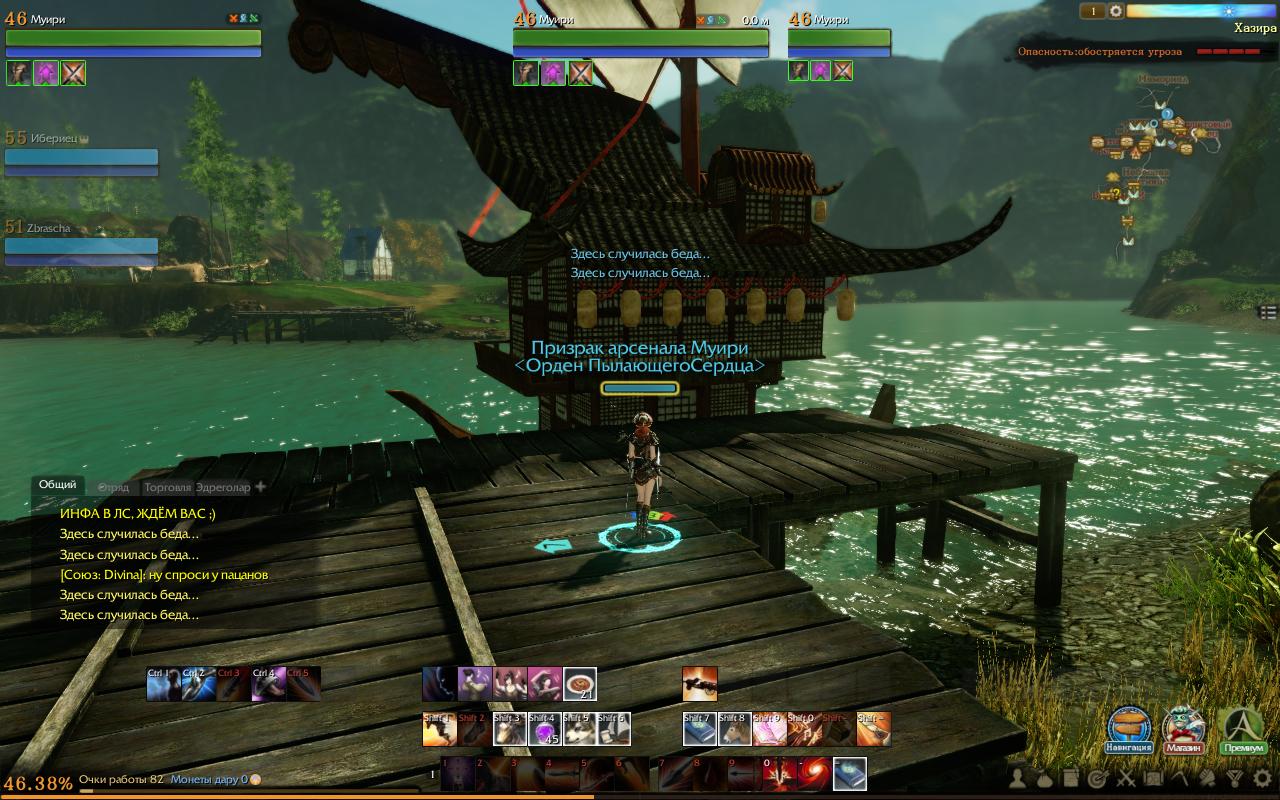This screenshot has width=1280, height=800.
Task: Activate the horse mount icon on Shift 8
Action: click(x=734, y=729)
